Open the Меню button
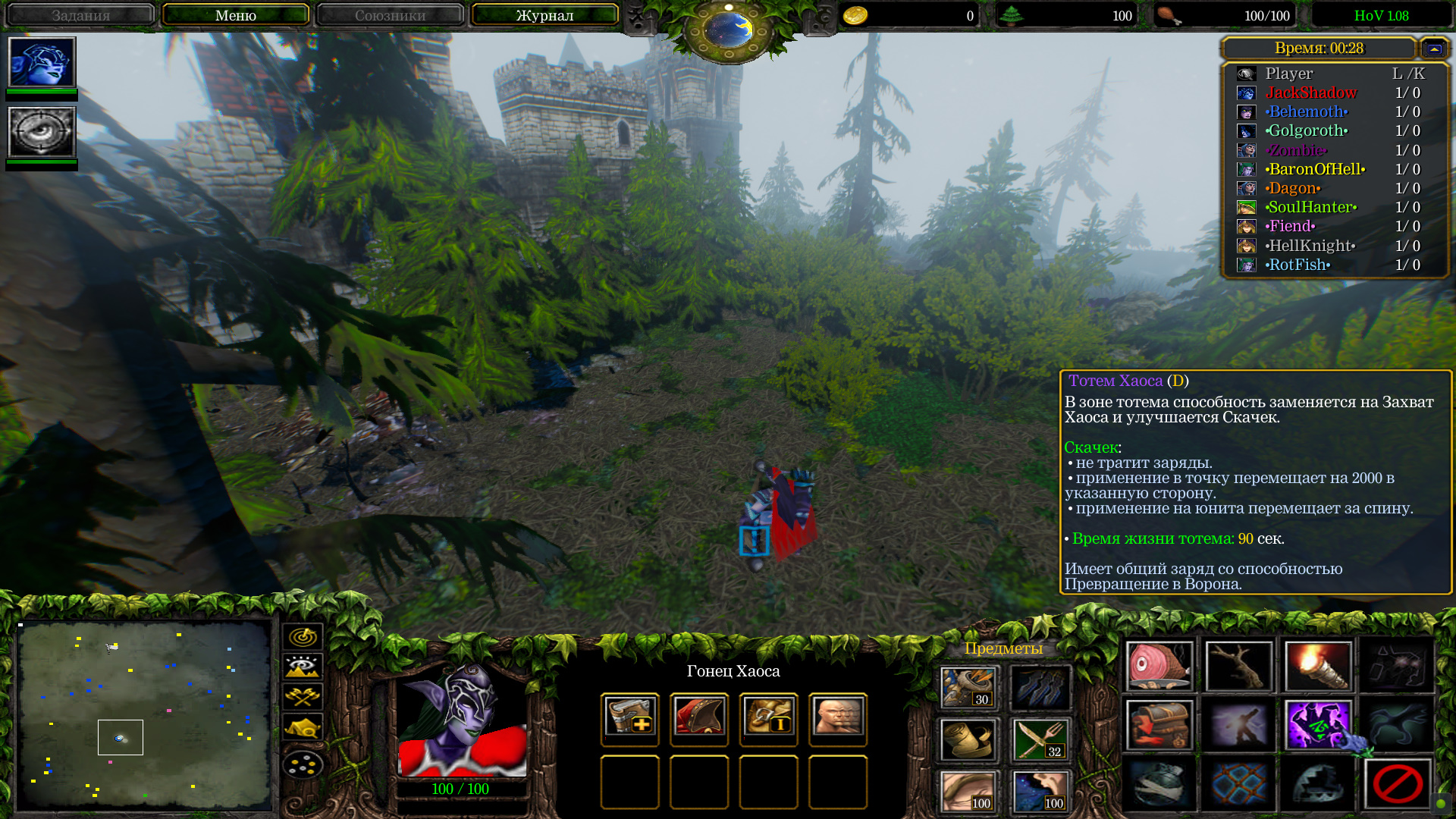 [x=235, y=15]
